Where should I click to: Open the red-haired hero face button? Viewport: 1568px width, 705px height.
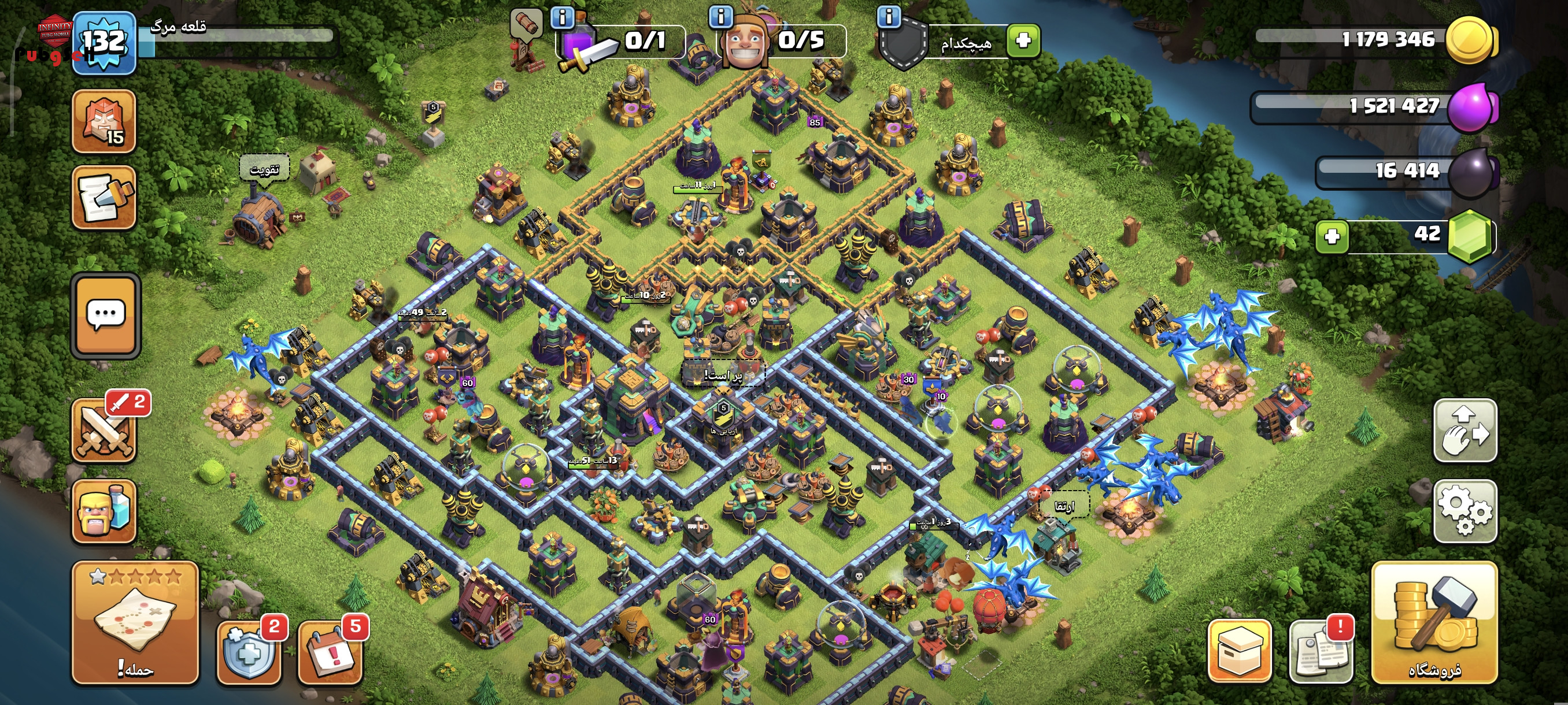click(x=103, y=120)
